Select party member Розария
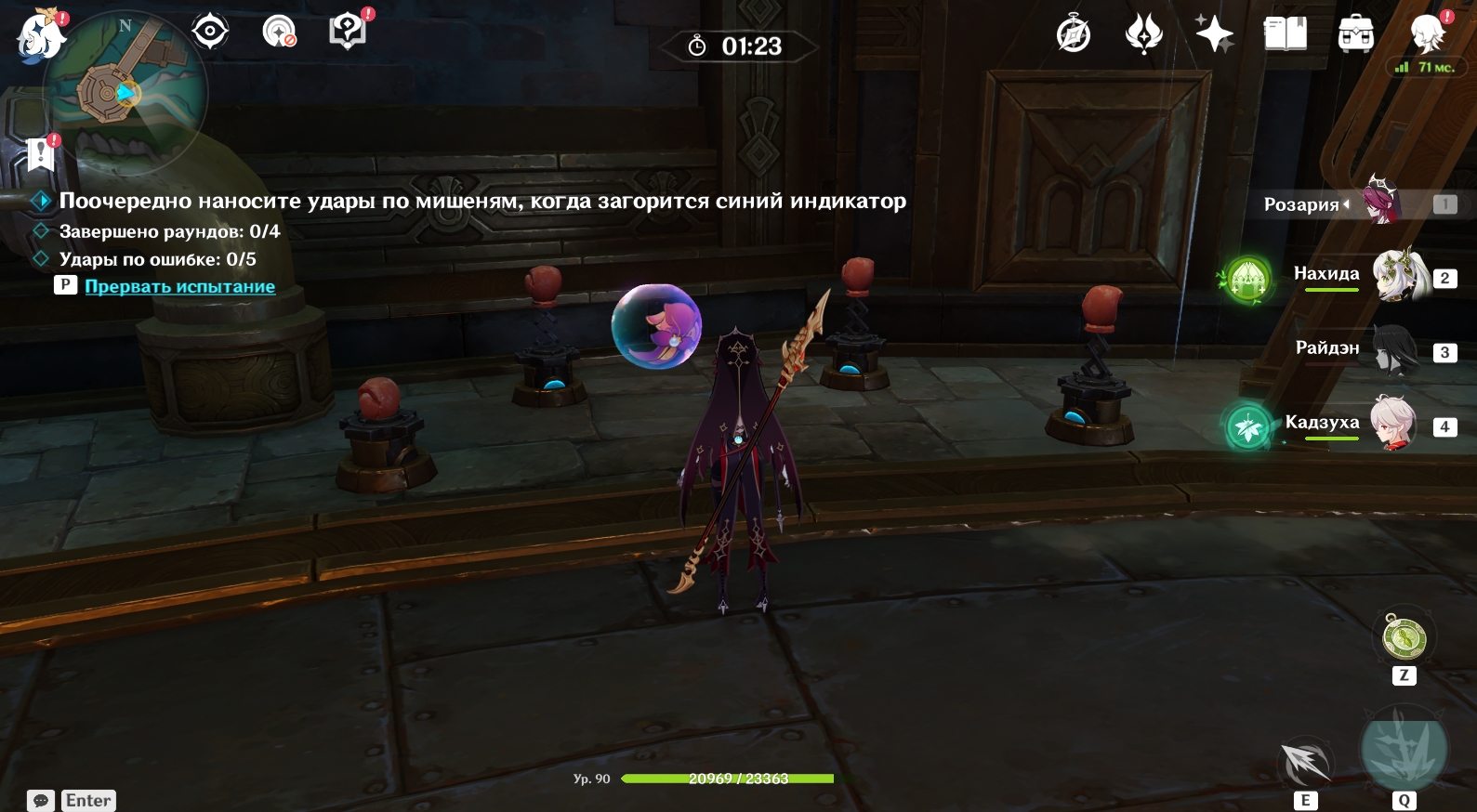Viewport: 1477px width, 812px height. tap(1381, 203)
